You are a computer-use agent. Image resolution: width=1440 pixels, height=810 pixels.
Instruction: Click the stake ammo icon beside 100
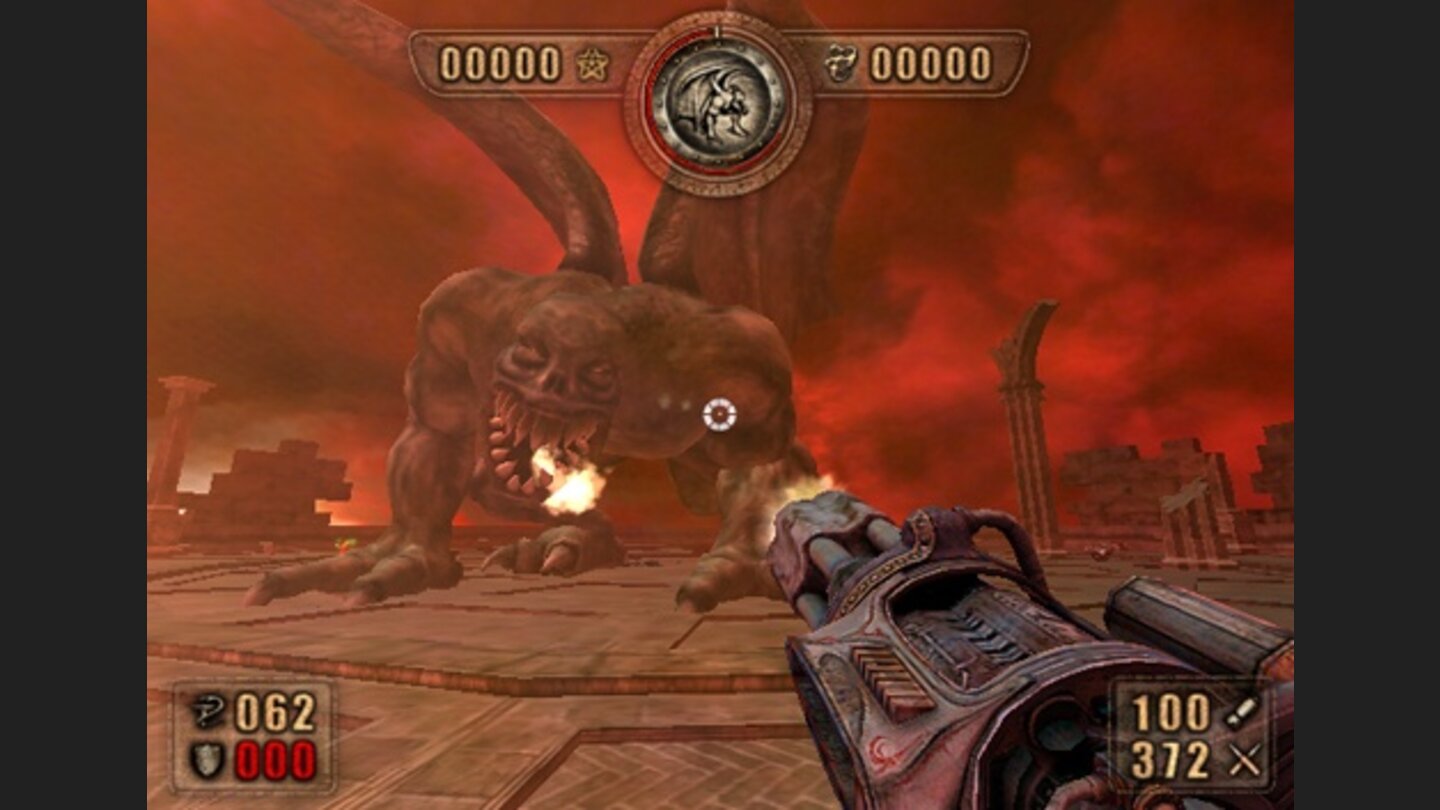pyautogui.click(x=1240, y=713)
